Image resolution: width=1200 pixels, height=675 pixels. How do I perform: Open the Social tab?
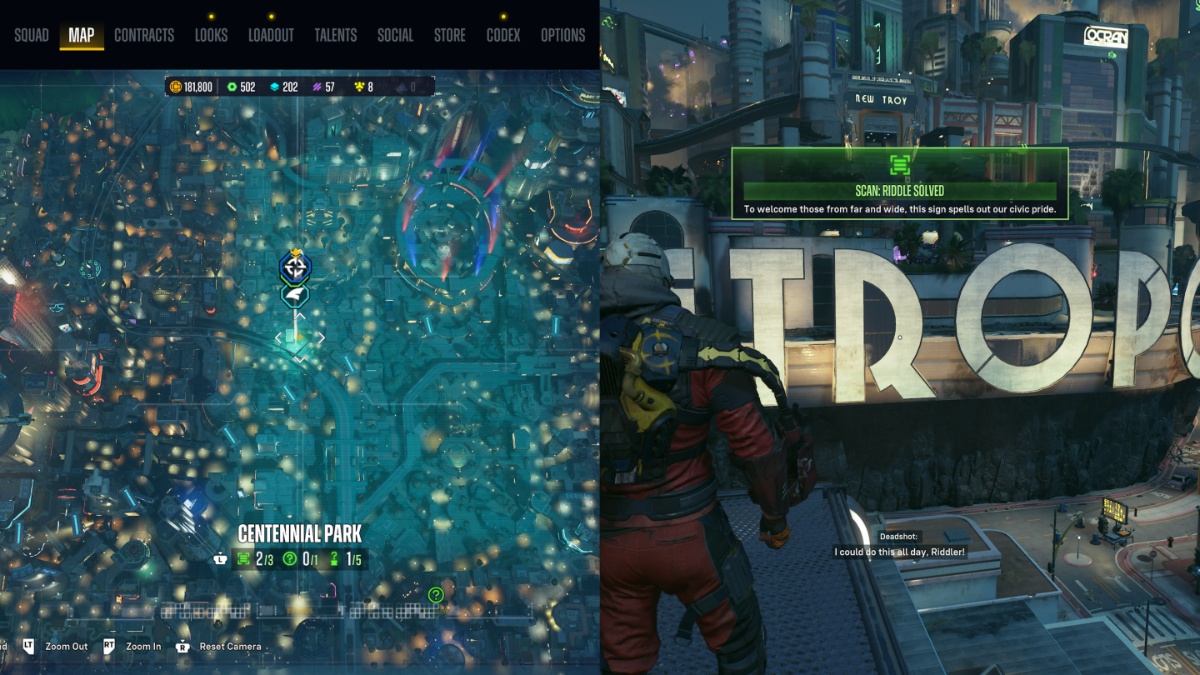click(x=395, y=35)
